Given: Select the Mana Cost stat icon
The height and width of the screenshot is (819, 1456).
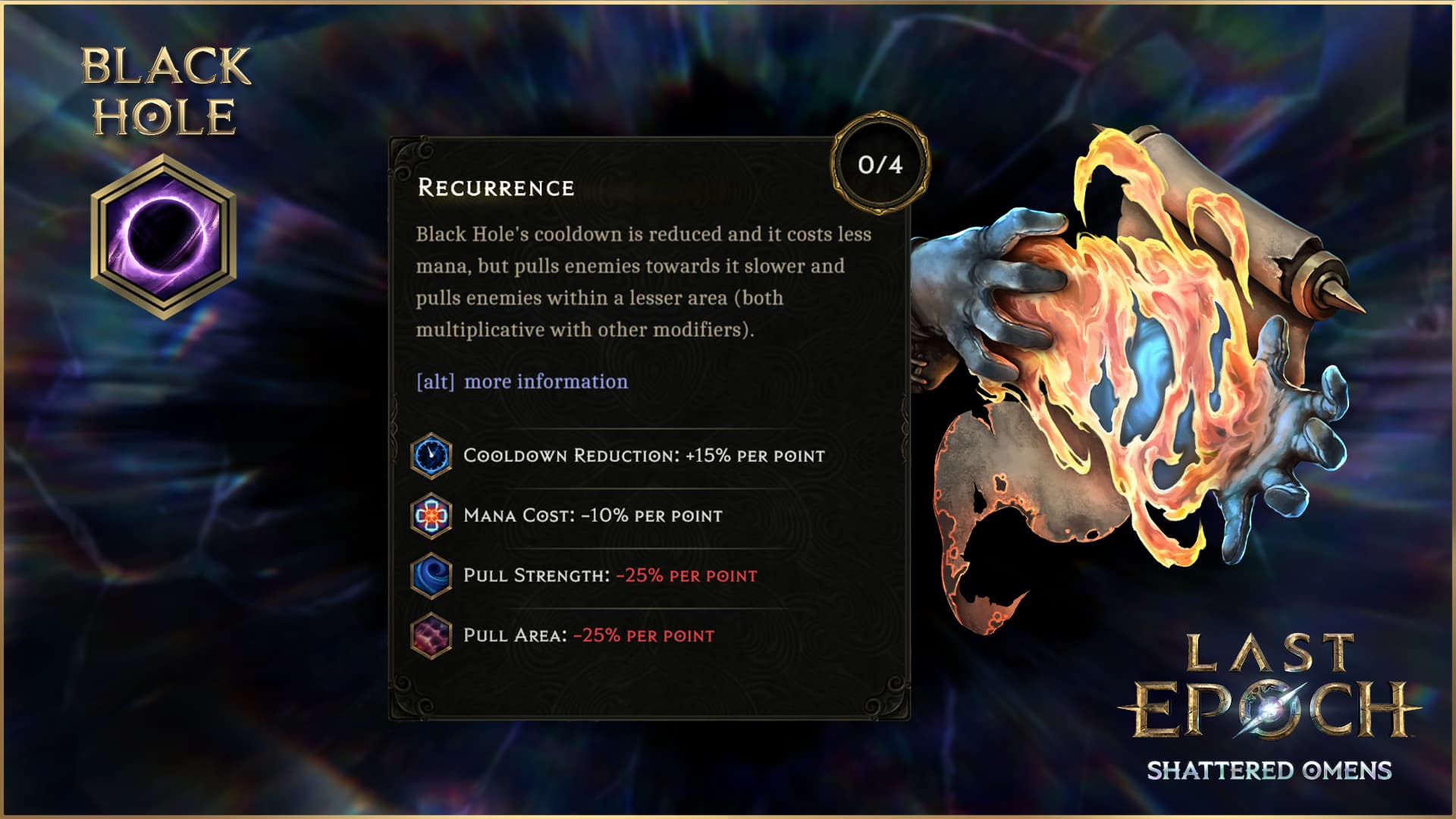Looking at the screenshot, I should tap(431, 516).
